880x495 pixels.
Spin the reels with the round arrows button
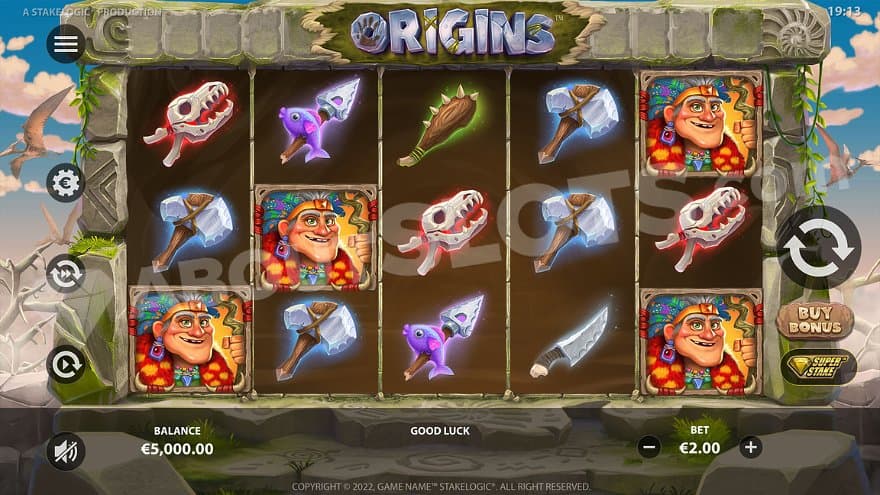818,247
